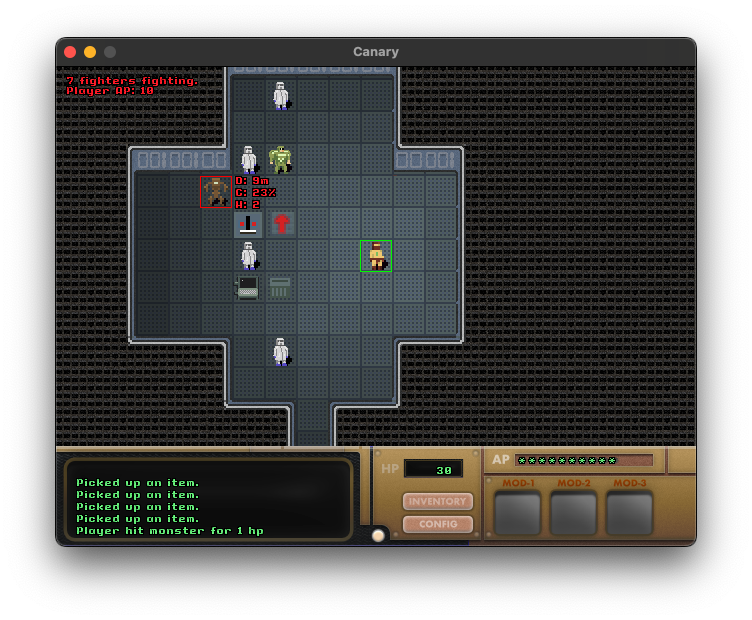Image resolution: width=752 pixels, height=620 pixels.
Task: Close the Canary window
Action: coord(70,52)
